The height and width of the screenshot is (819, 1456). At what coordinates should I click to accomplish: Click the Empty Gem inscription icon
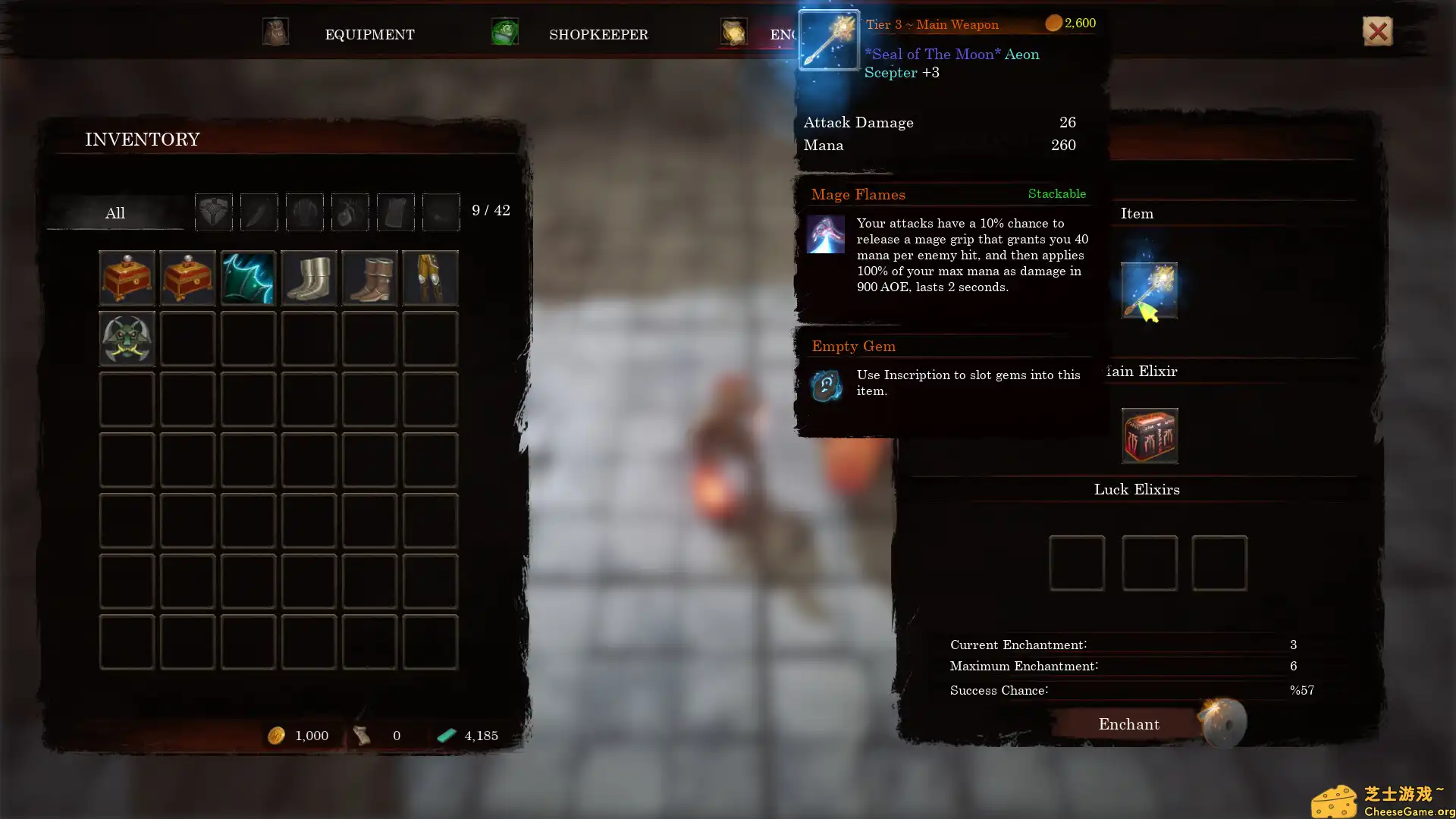click(x=827, y=385)
